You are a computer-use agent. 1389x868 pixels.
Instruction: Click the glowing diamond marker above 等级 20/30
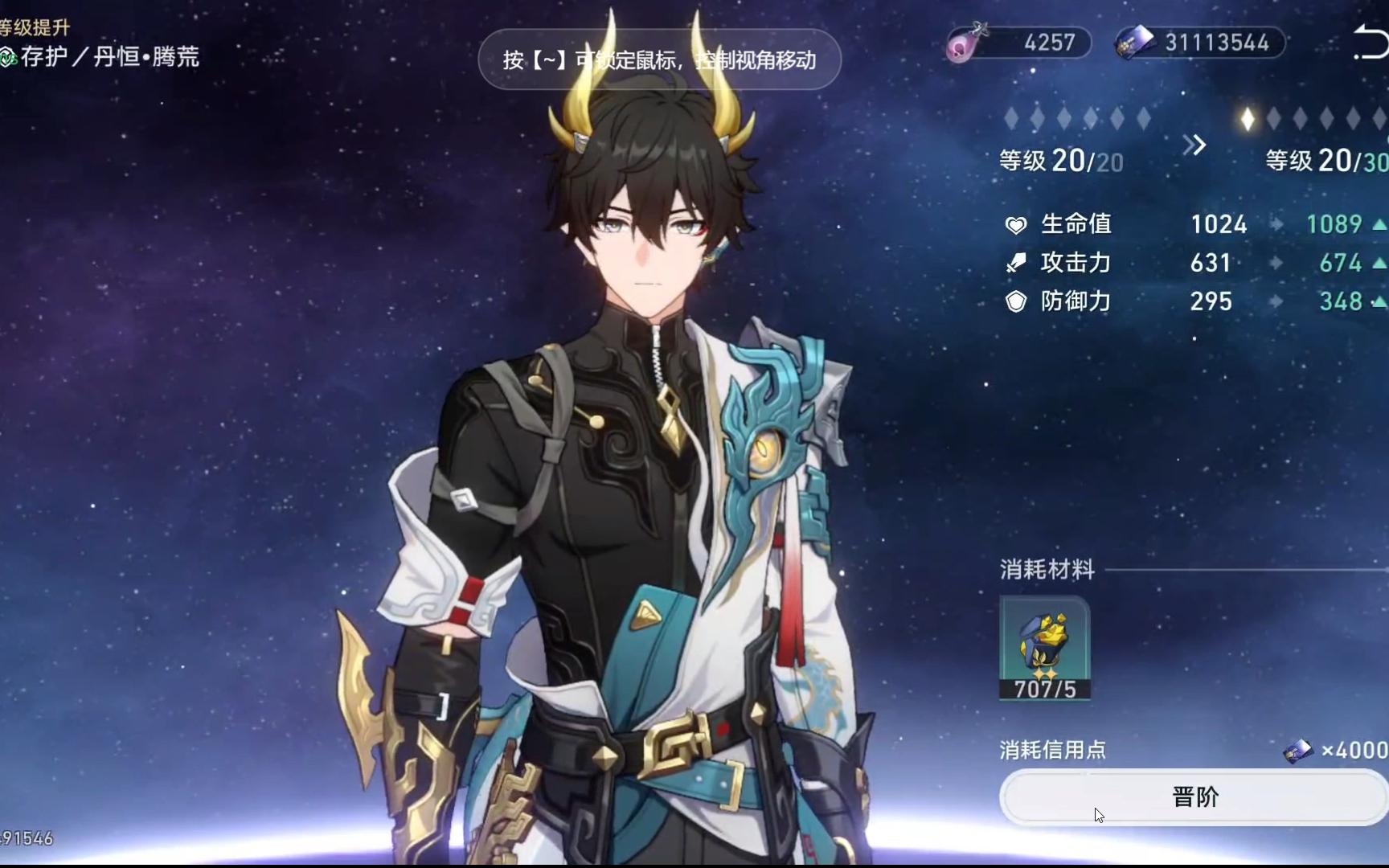click(1248, 119)
